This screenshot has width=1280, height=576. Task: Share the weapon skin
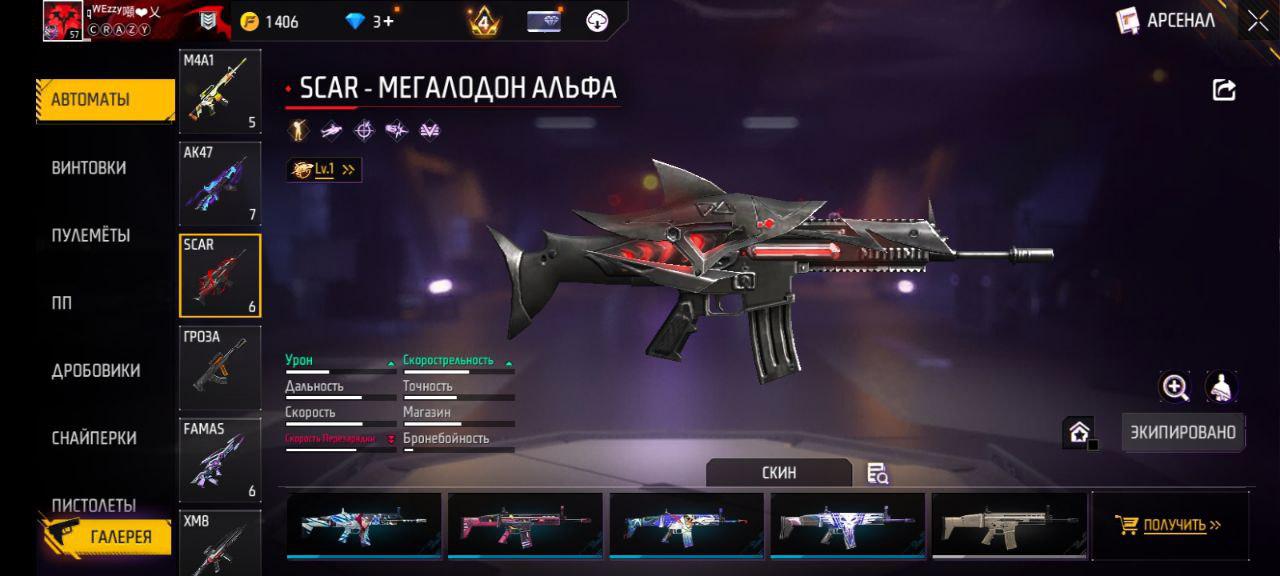click(x=1224, y=90)
